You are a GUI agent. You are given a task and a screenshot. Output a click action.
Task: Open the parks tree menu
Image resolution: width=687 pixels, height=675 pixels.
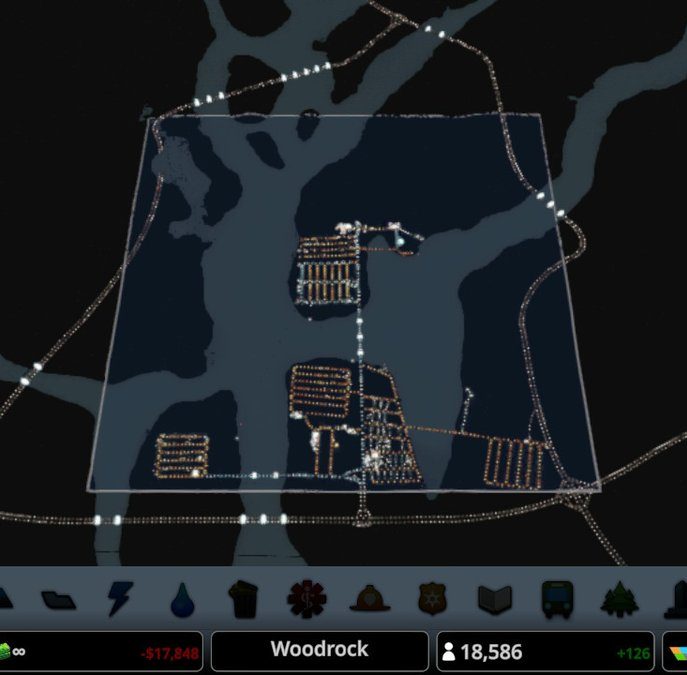pos(618,598)
